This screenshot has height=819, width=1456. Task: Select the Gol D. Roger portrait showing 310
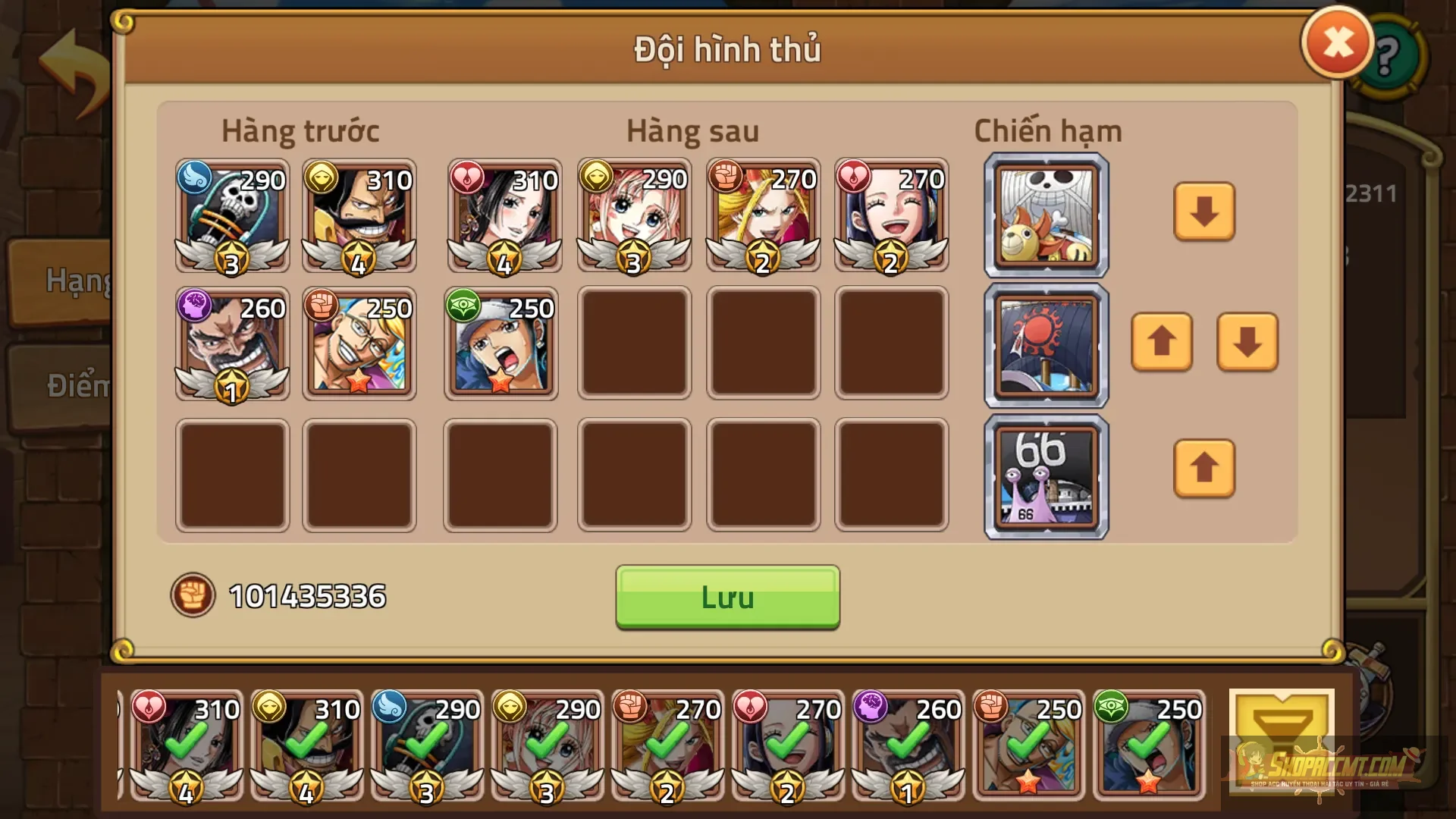[360, 216]
